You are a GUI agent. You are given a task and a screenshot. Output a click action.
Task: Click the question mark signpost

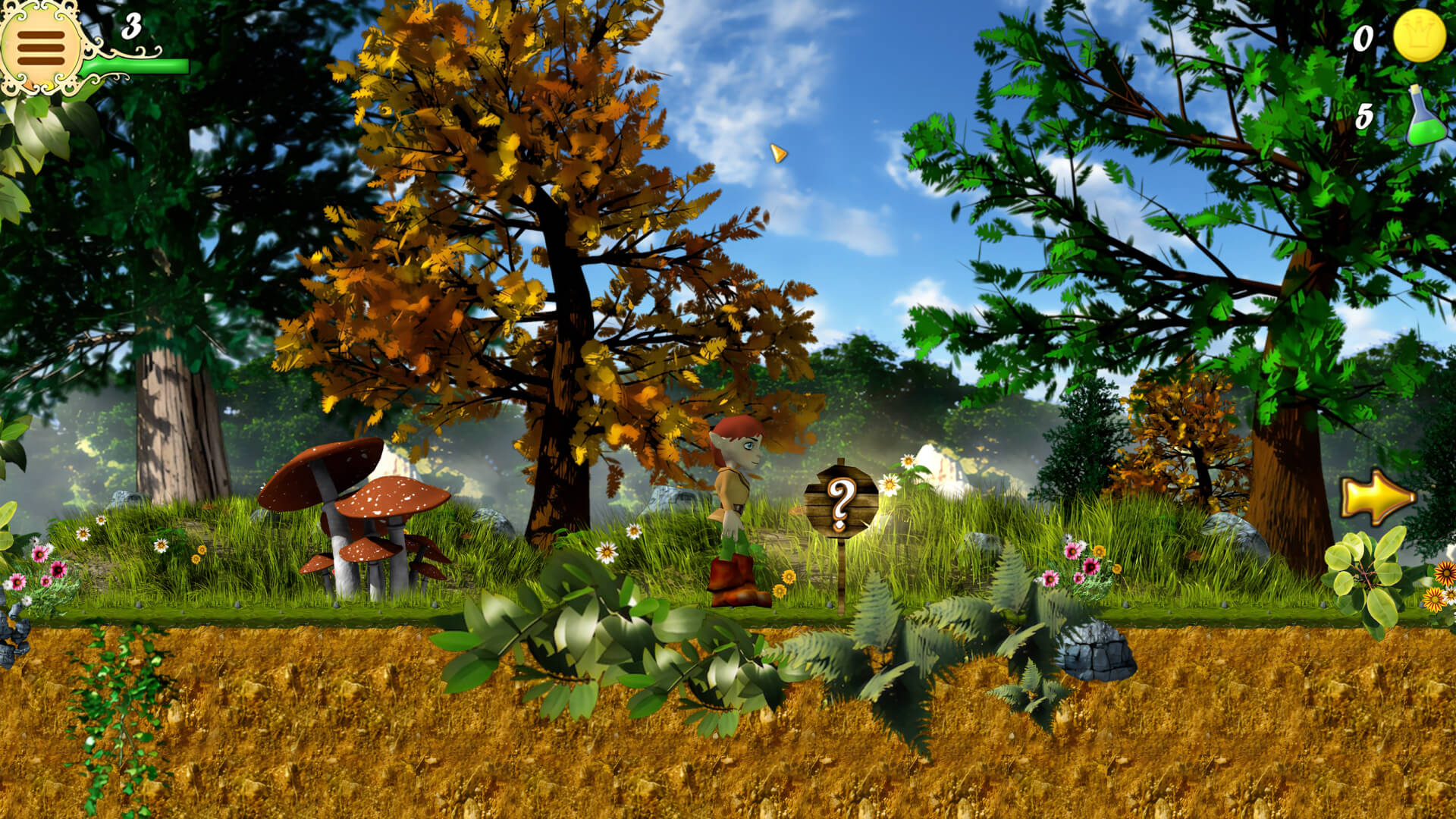click(x=842, y=497)
